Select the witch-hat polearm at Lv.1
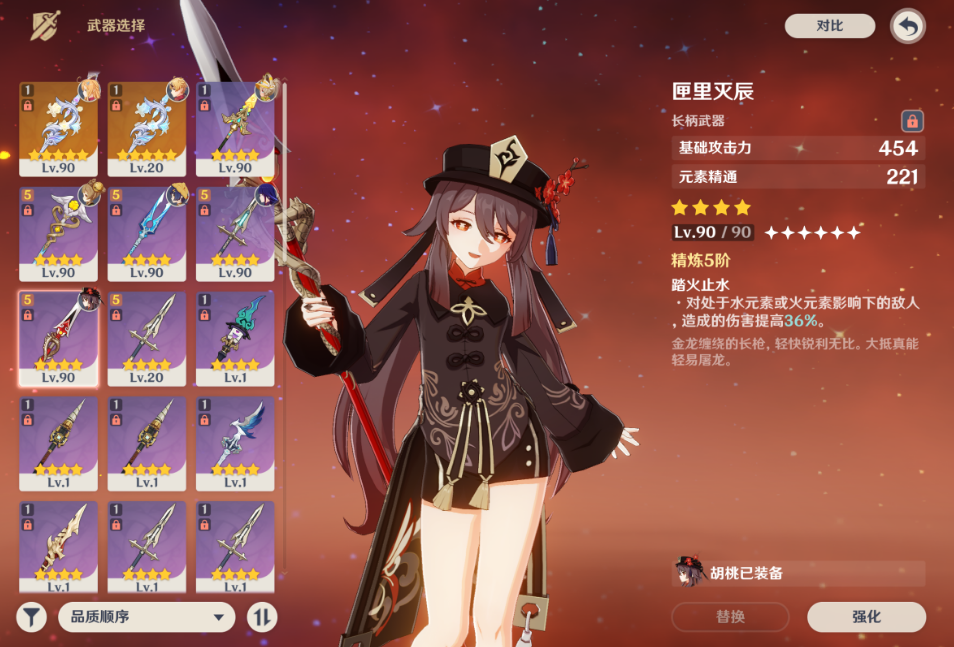Viewport: 954px width, 647px height. 235,338
